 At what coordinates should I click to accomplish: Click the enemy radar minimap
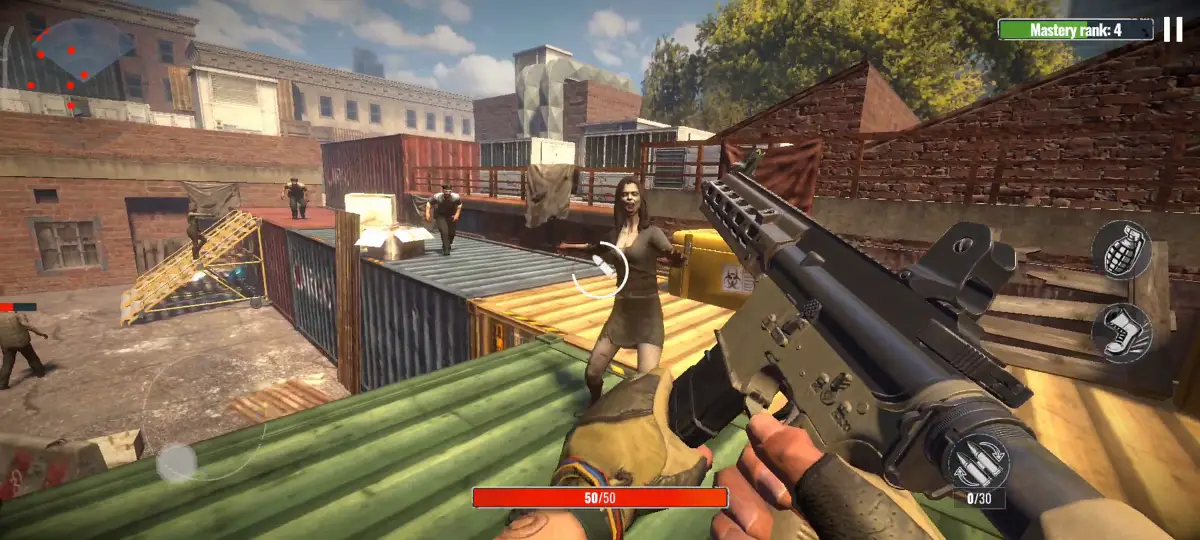[80, 62]
